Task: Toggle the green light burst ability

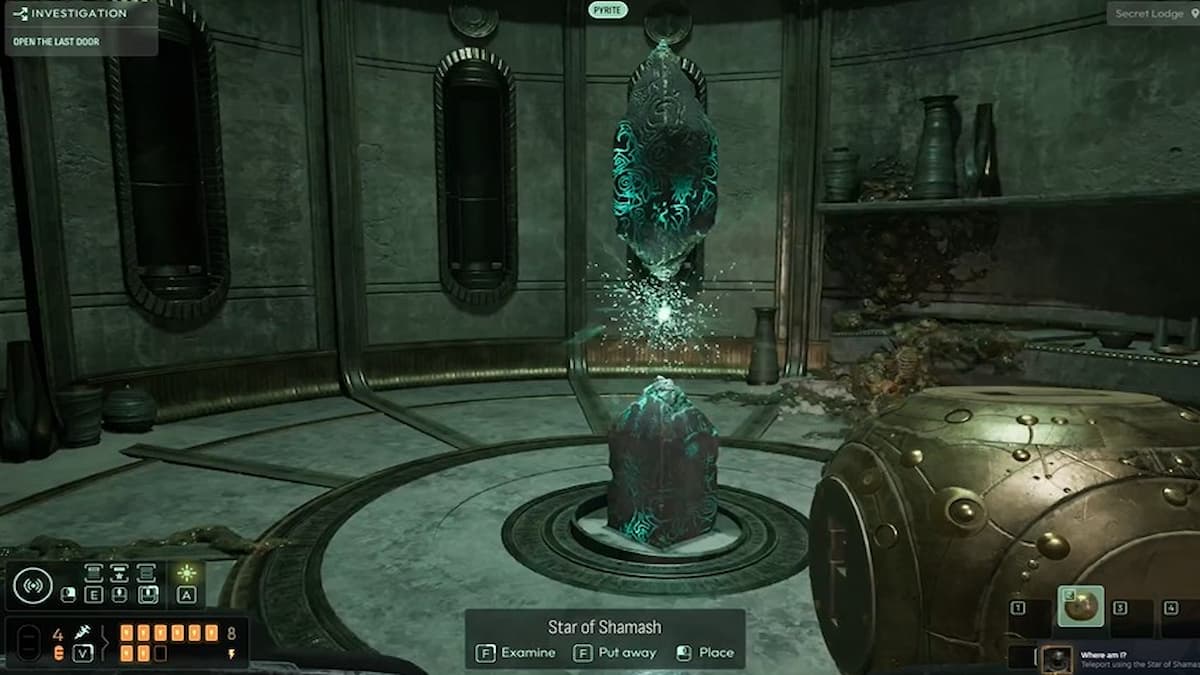Action: pyautogui.click(x=186, y=574)
